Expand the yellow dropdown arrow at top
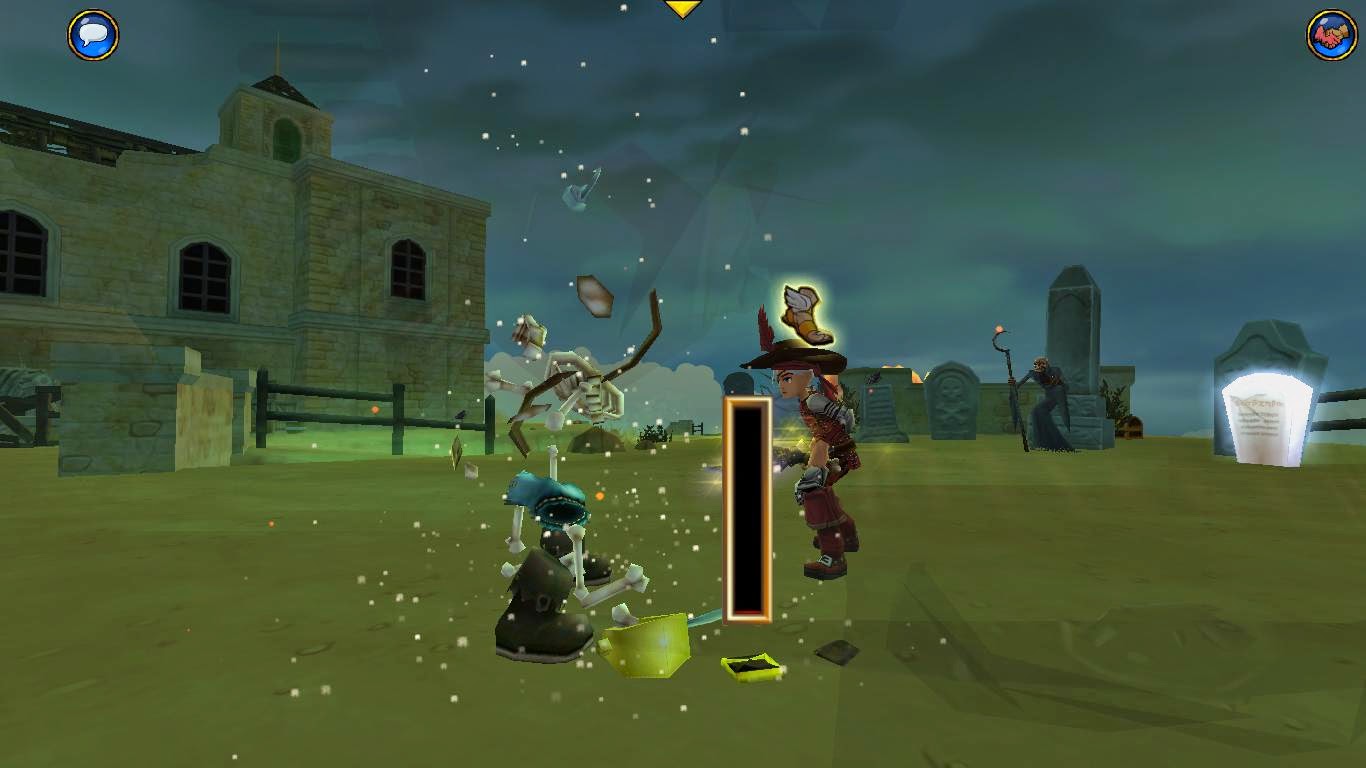Image resolution: width=1366 pixels, height=768 pixels. tap(683, 8)
